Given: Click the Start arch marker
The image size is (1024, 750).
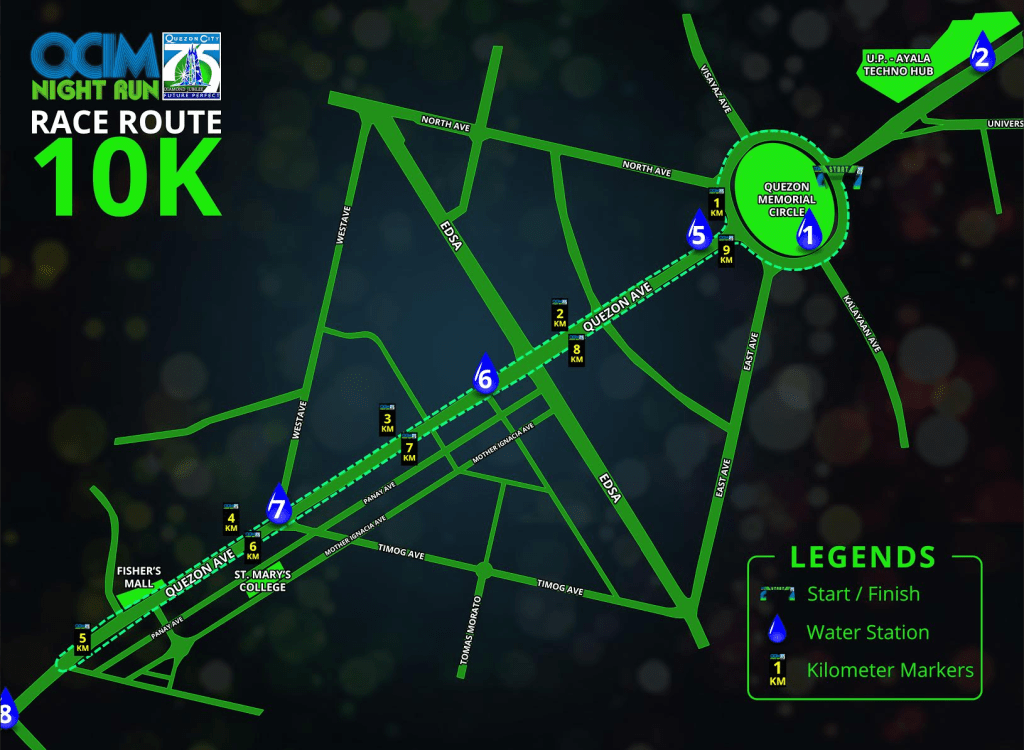Looking at the screenshot, I should click(837, 174).
